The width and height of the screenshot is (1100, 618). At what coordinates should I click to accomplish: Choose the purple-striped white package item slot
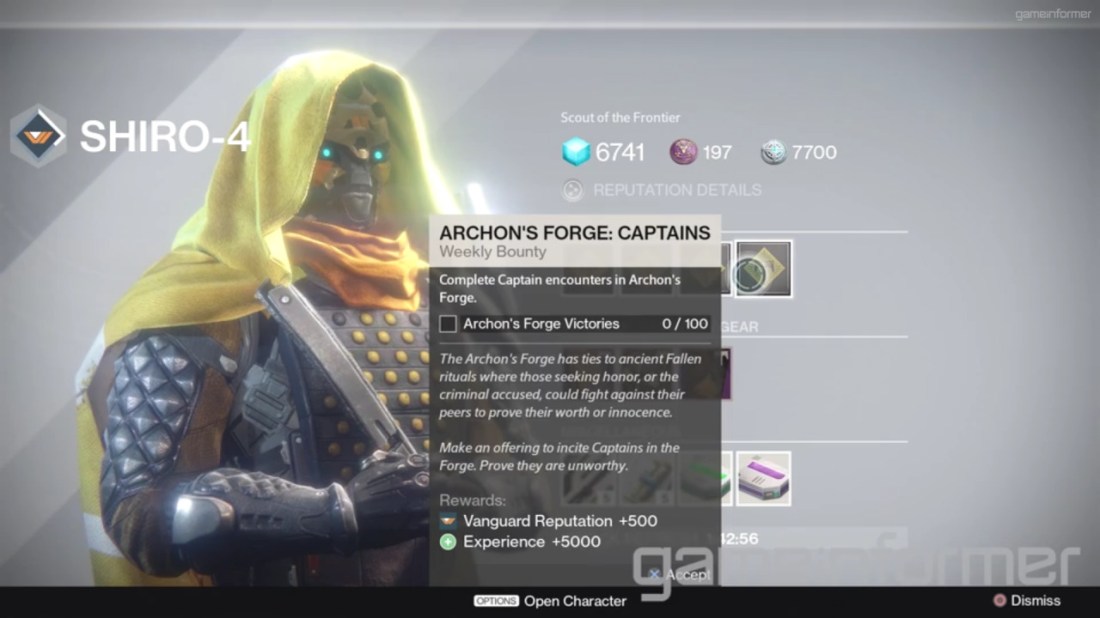click(764, 478)
